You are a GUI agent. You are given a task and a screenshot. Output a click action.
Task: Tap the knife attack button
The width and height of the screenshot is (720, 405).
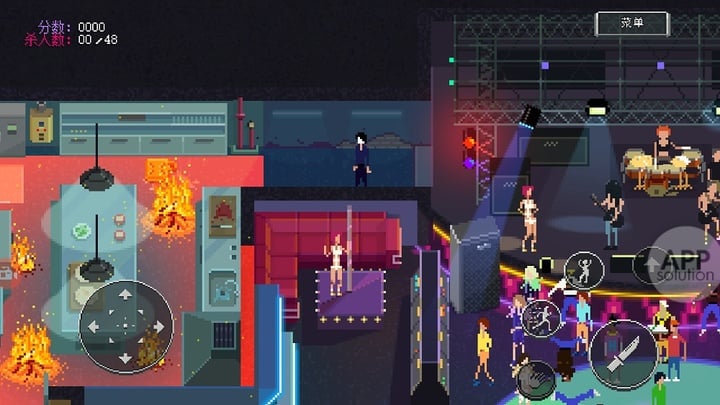pyautogui.click(x=622, y=354)
